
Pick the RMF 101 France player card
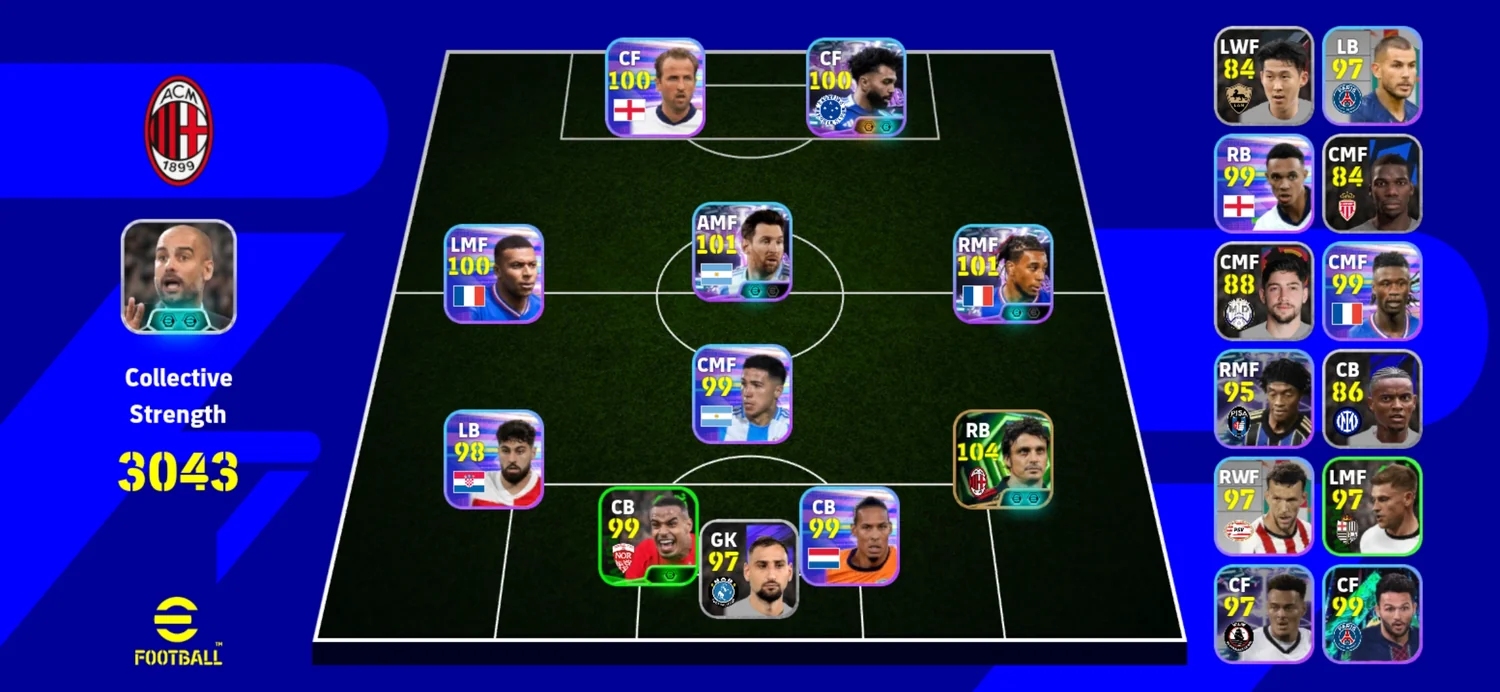(x=1002, y=274)
